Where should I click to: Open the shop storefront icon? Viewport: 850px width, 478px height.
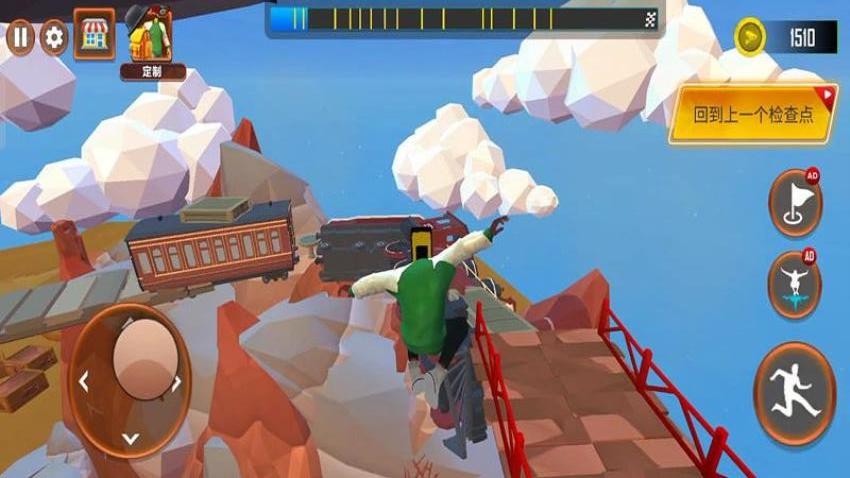[x=94, y=34]
